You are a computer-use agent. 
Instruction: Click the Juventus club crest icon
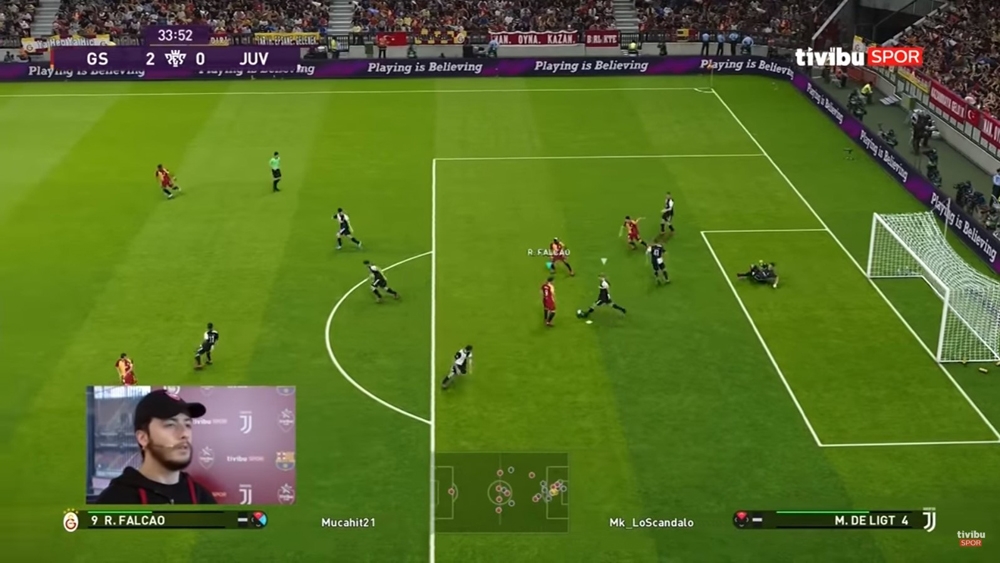tap(929, 520)
